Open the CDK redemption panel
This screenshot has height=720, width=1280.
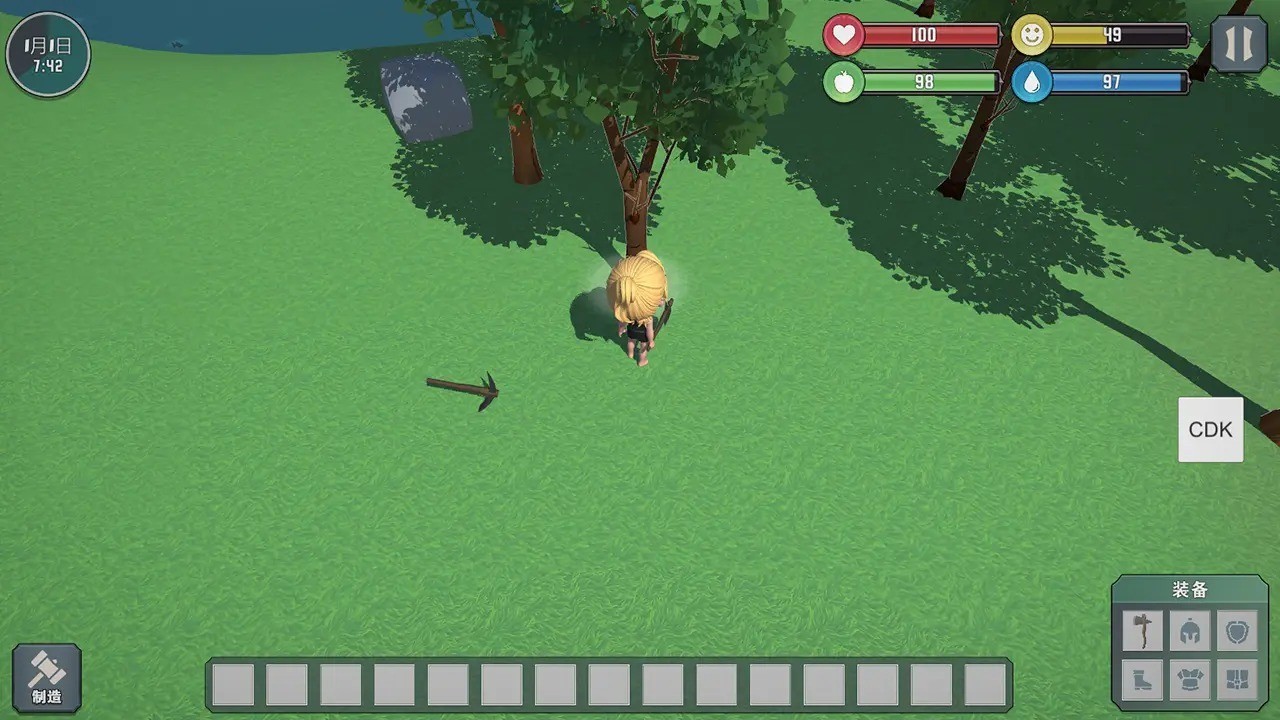pyautogui.click(x=1210, y=429)
